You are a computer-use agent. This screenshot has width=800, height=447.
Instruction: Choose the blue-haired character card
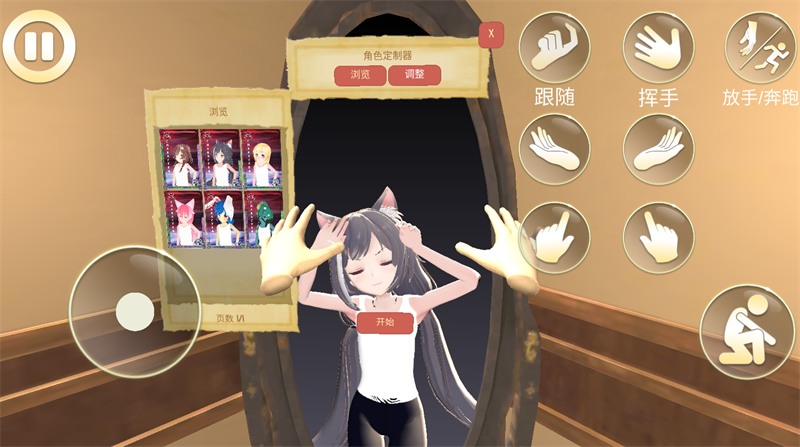point(221,219)
